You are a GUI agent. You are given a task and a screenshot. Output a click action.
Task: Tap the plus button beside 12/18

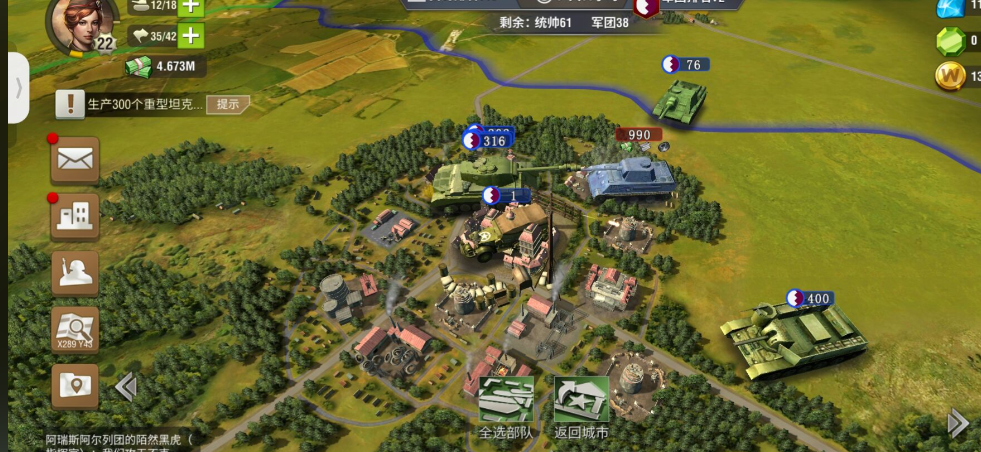pyautogui.click(x=190, y=6)
